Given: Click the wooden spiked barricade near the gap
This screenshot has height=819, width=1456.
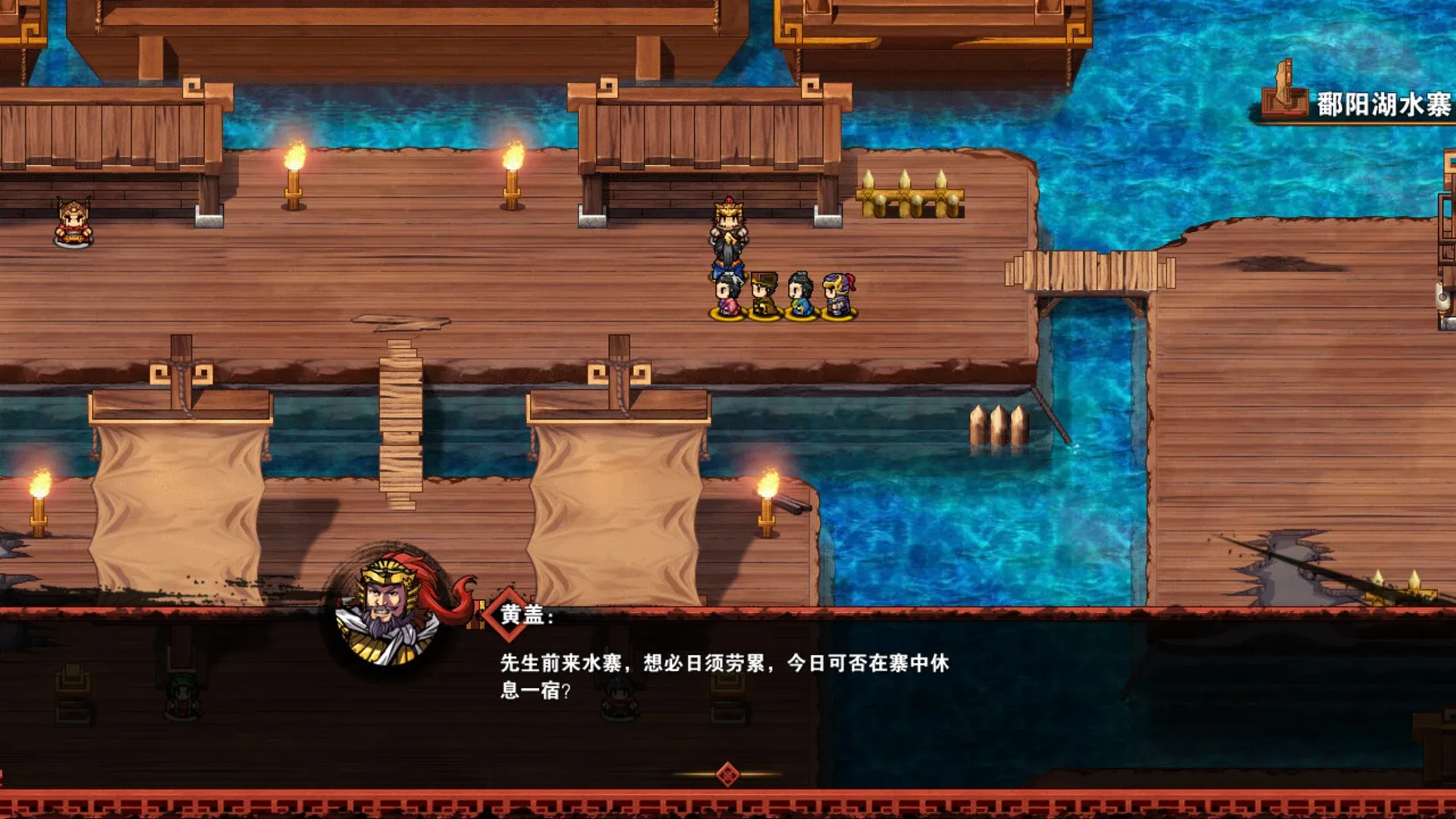Looking at the screenshot, I should [910, 193].
